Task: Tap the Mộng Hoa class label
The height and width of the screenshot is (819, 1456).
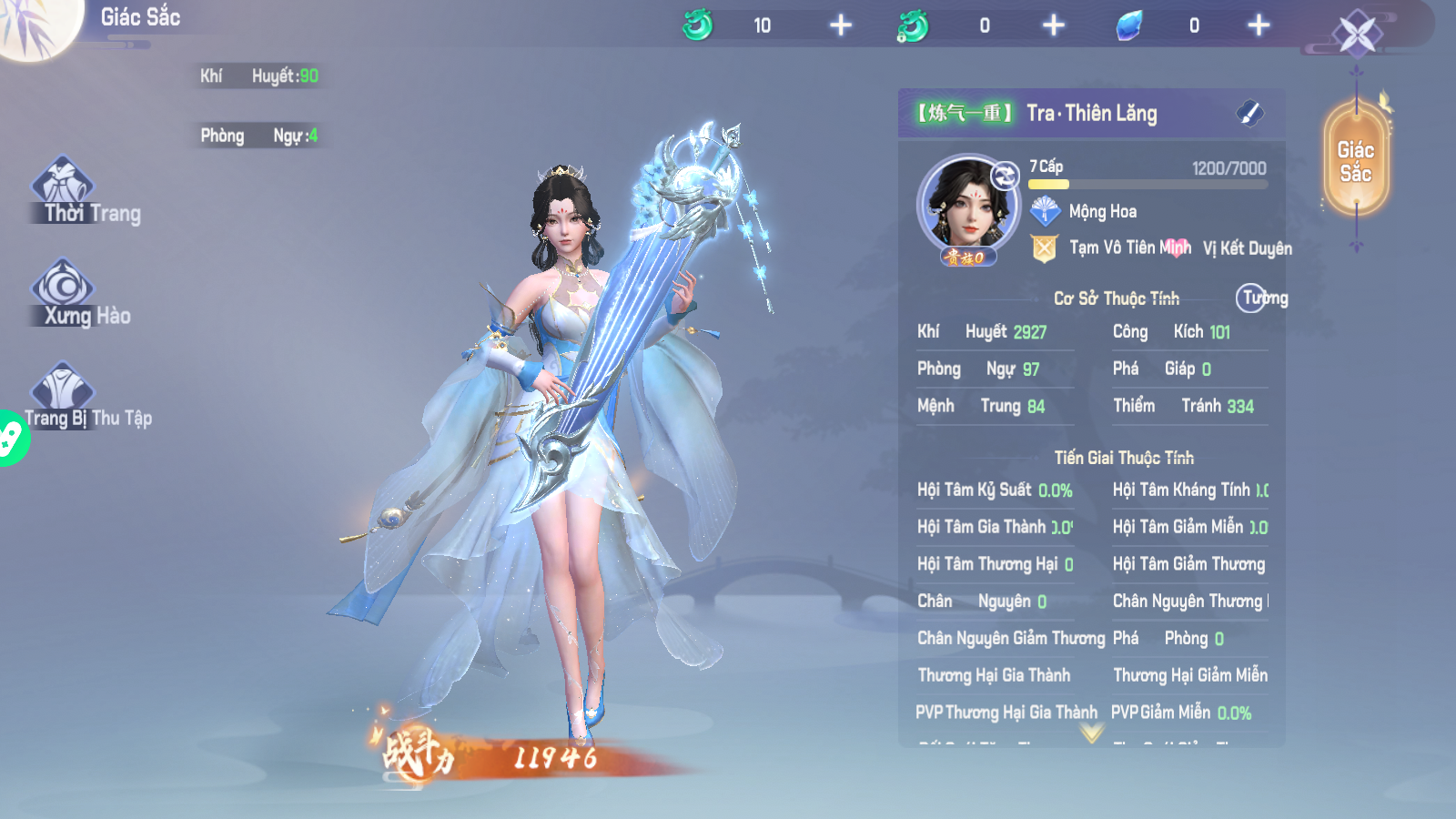Action: coord(1101,212)
